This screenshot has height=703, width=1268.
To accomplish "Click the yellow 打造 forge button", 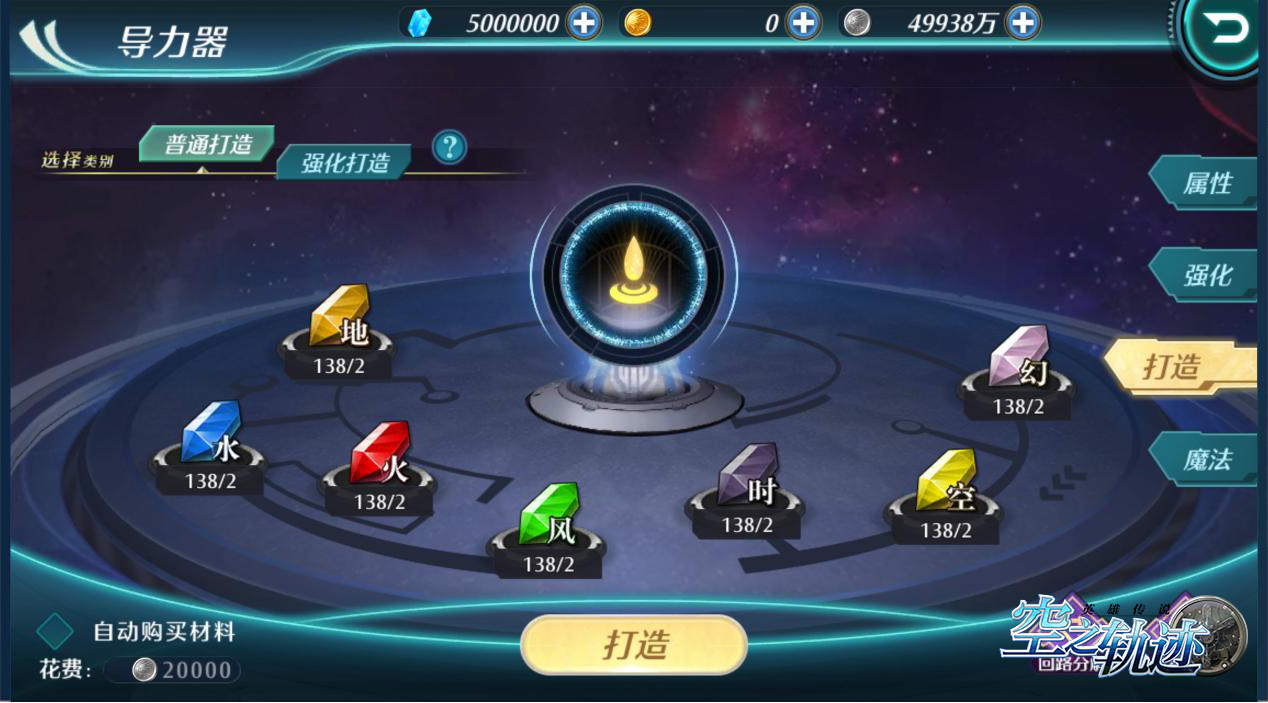I will pos(634,644).
